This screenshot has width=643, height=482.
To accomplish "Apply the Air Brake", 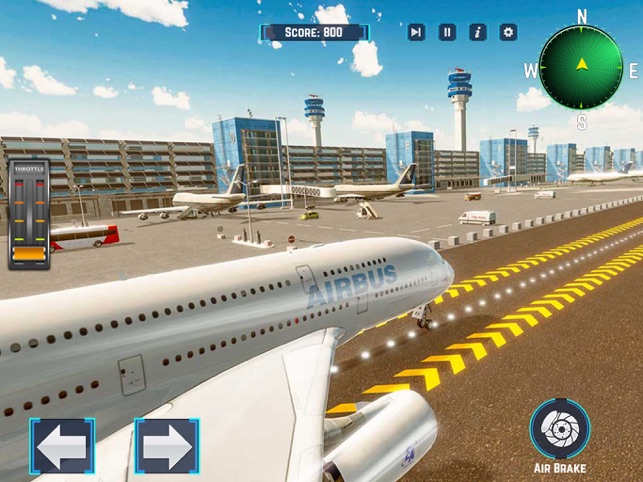I will click(x=560, y=429).
